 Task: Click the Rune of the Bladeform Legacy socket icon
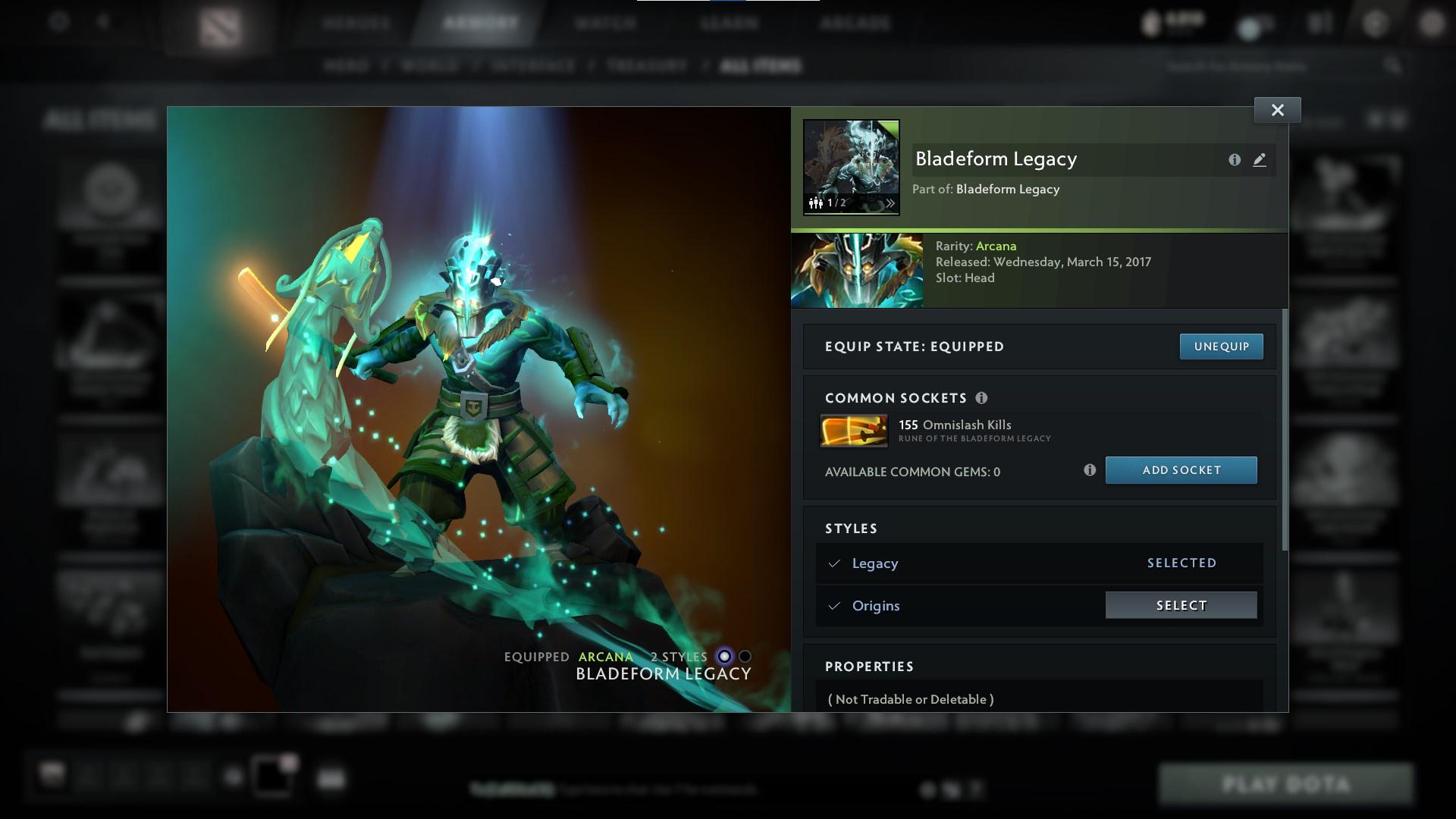(x=854, y=430)
